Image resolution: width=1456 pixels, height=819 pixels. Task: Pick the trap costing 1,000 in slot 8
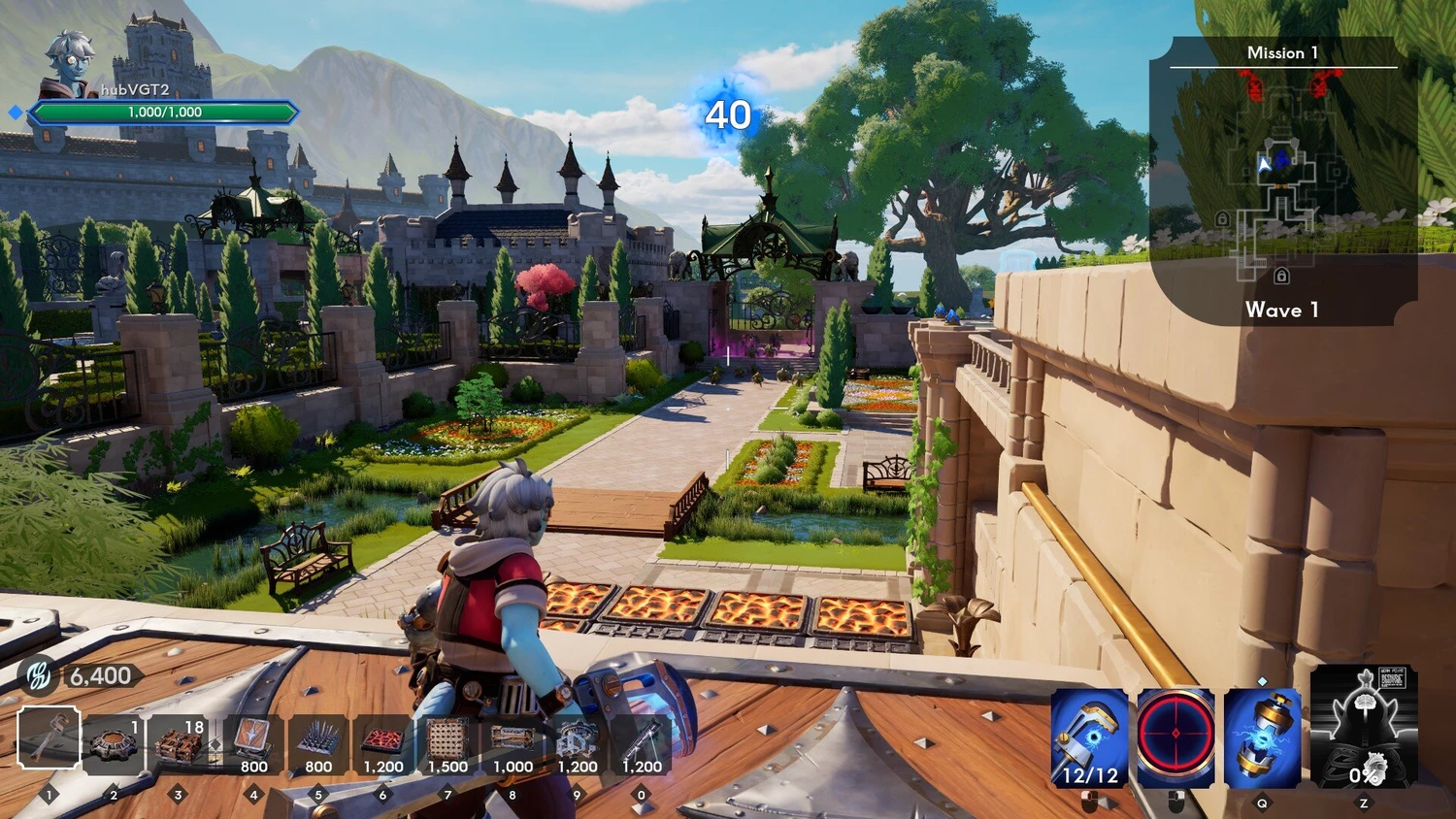pos(513,744)
